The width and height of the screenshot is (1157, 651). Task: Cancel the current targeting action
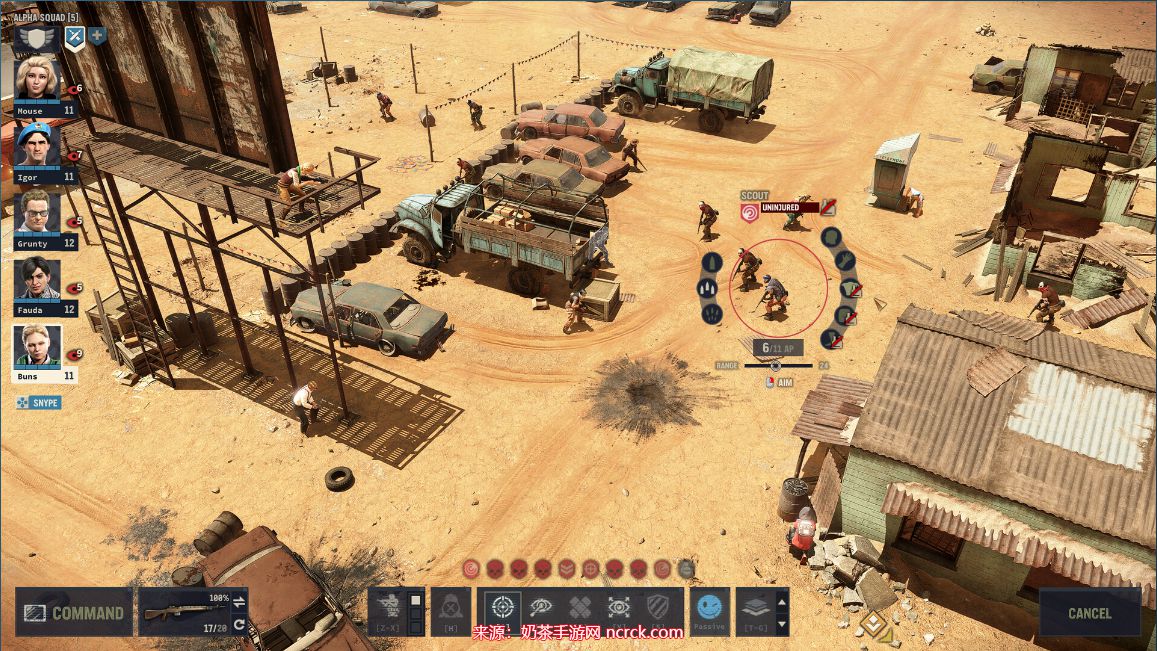[1089, 612]
